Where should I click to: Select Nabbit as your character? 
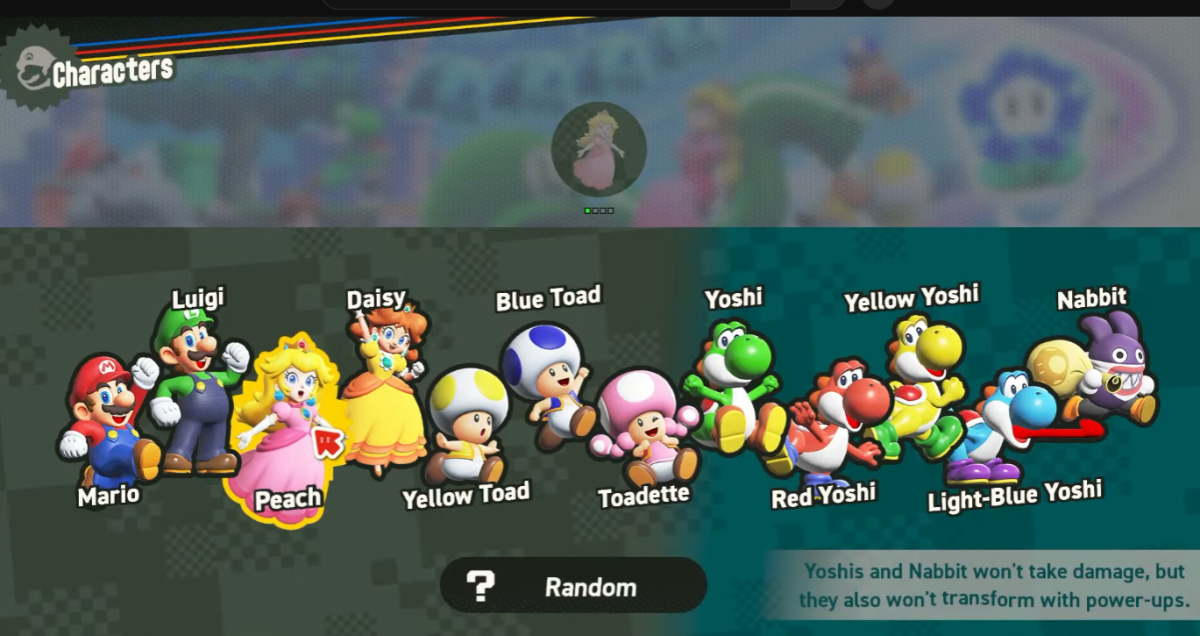pos(1100,375)
